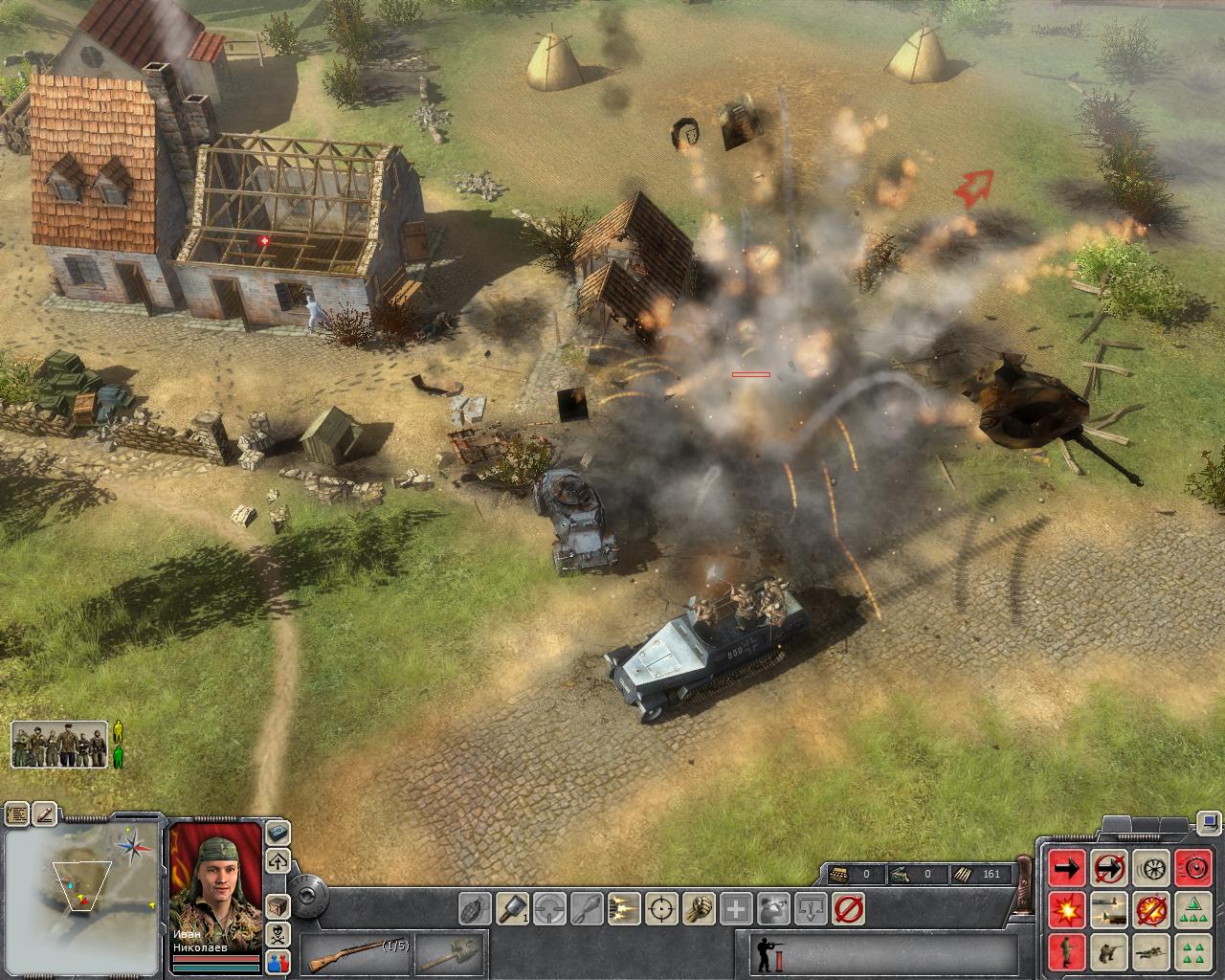
Task: Activate the fist melee action
Action: (699, 907)
